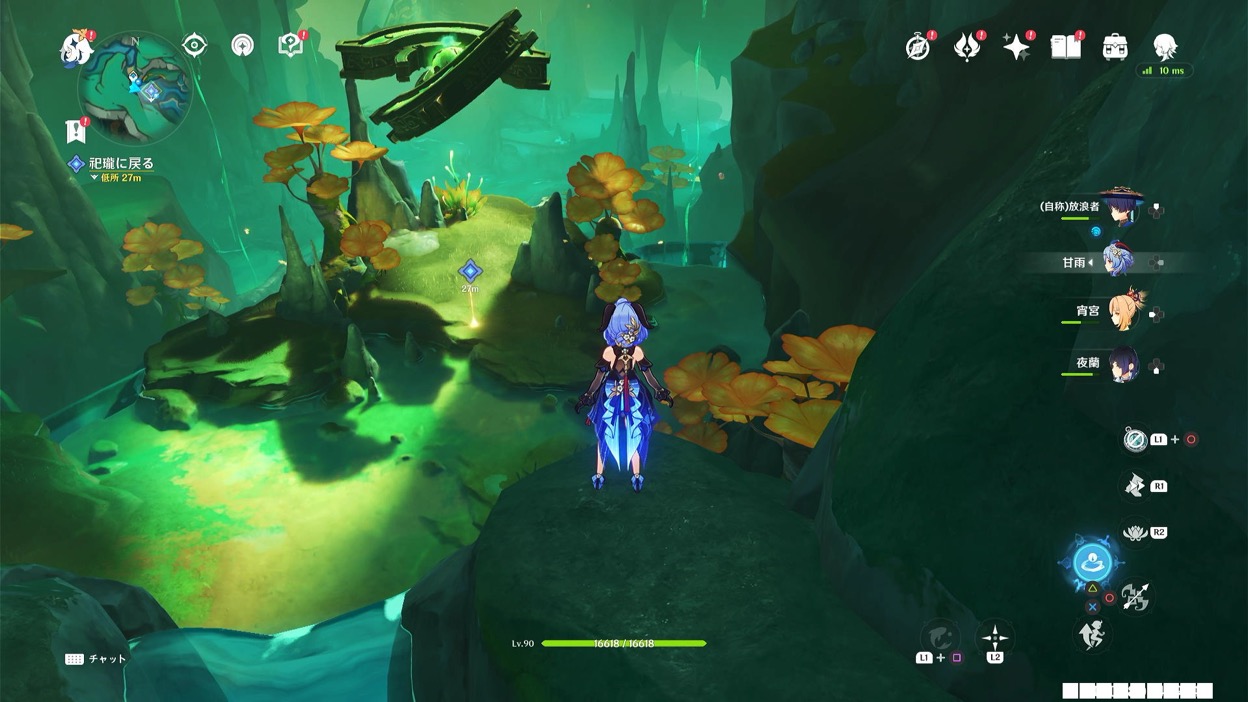Image resolution: width=1248 pixels, height=702 pixels.
Task: Open the quest banner icon with alert
Action: (74, 130)
